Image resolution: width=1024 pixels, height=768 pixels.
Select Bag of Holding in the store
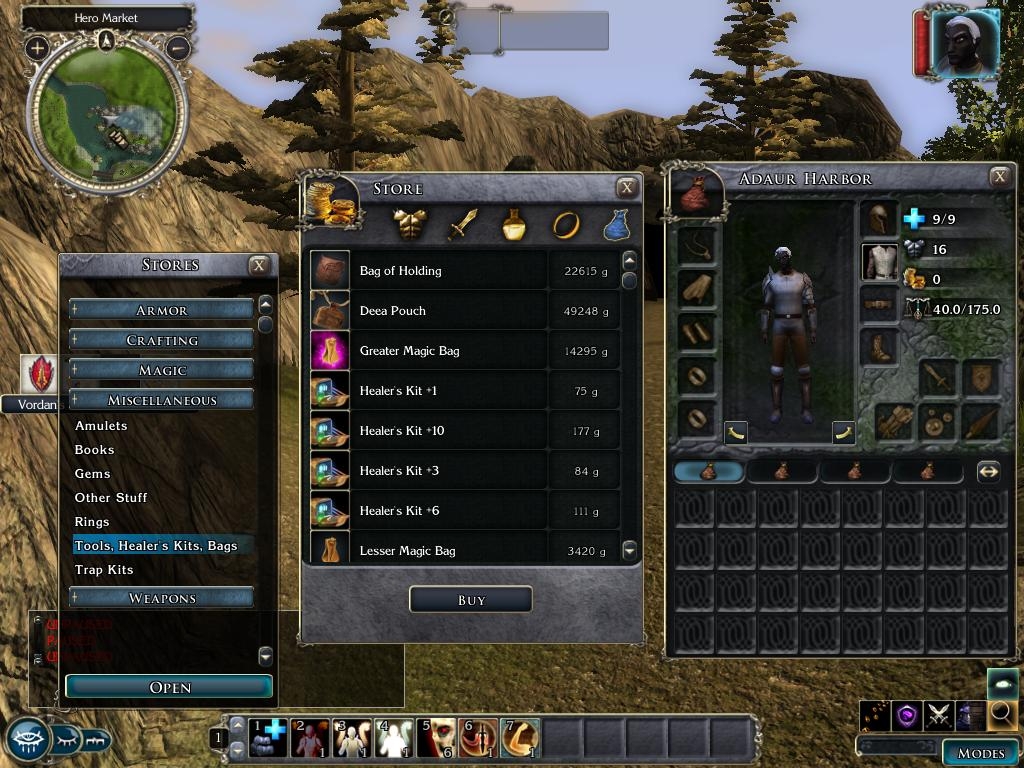(400, 271)
